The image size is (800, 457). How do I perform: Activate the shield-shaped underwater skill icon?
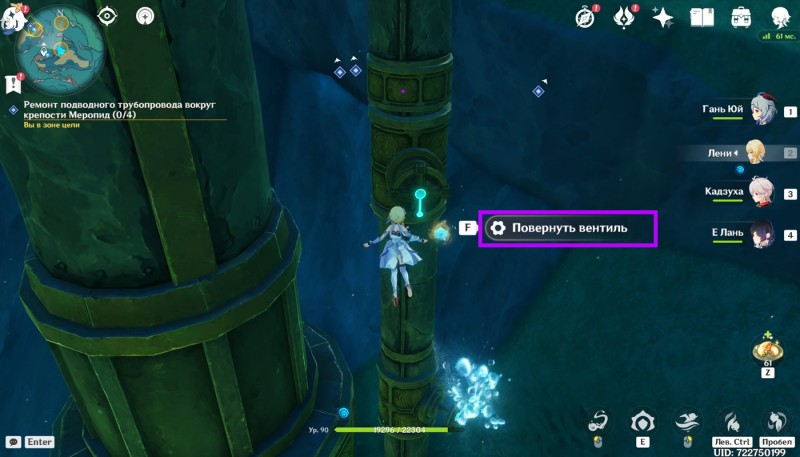[x=641, y=421]
